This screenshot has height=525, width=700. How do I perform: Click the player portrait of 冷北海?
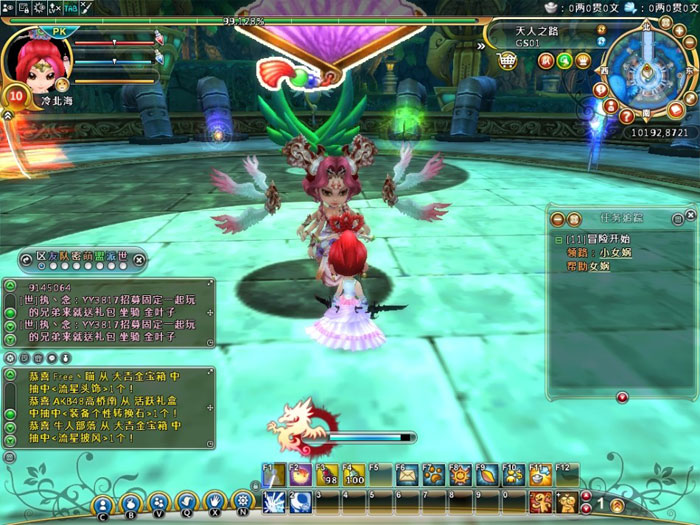37,62
